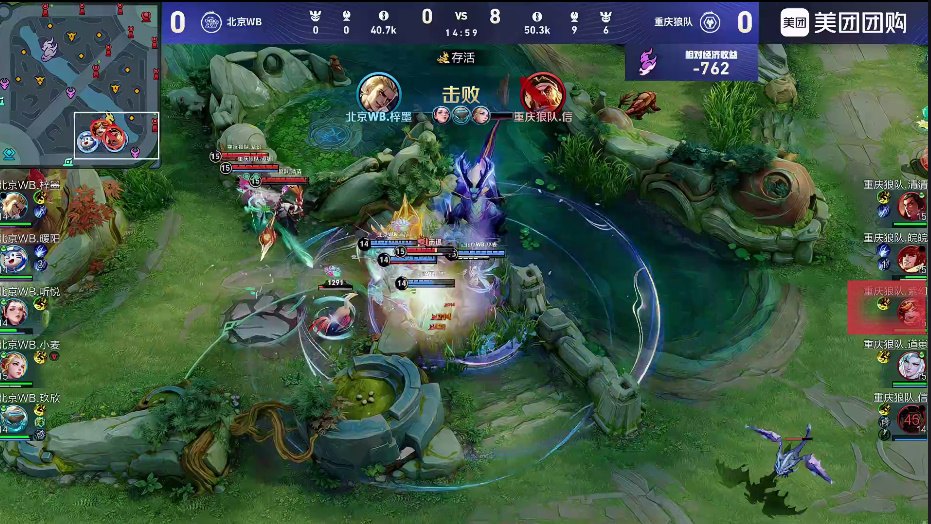This screenshot has width=931, height=524.
Task: Click the minimap in the corner
Action: pyautogui.click(x=80, y=83)
